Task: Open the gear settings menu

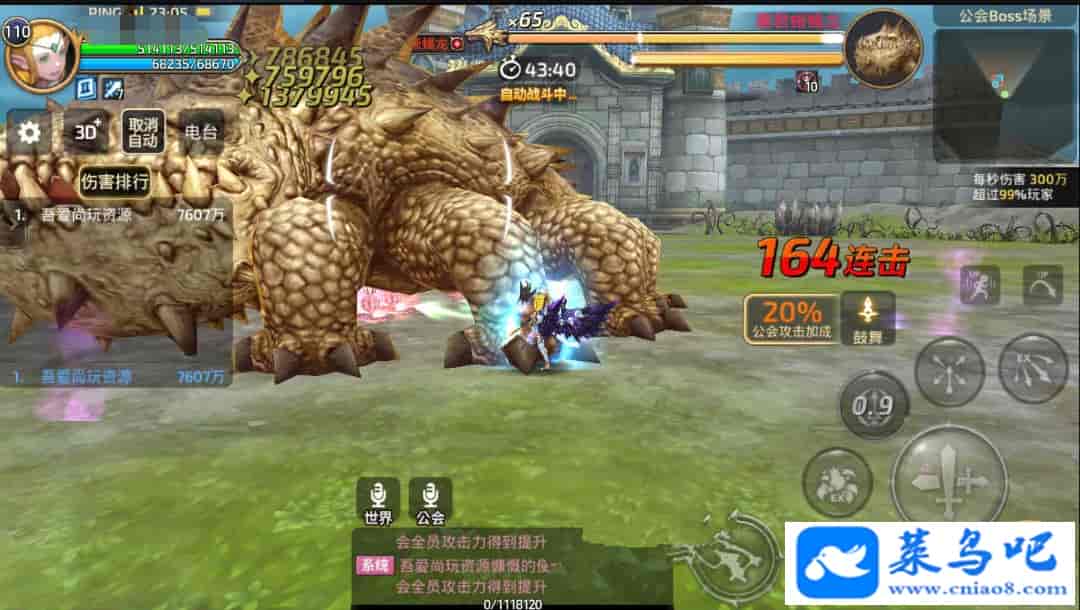Action: [30, 132]
